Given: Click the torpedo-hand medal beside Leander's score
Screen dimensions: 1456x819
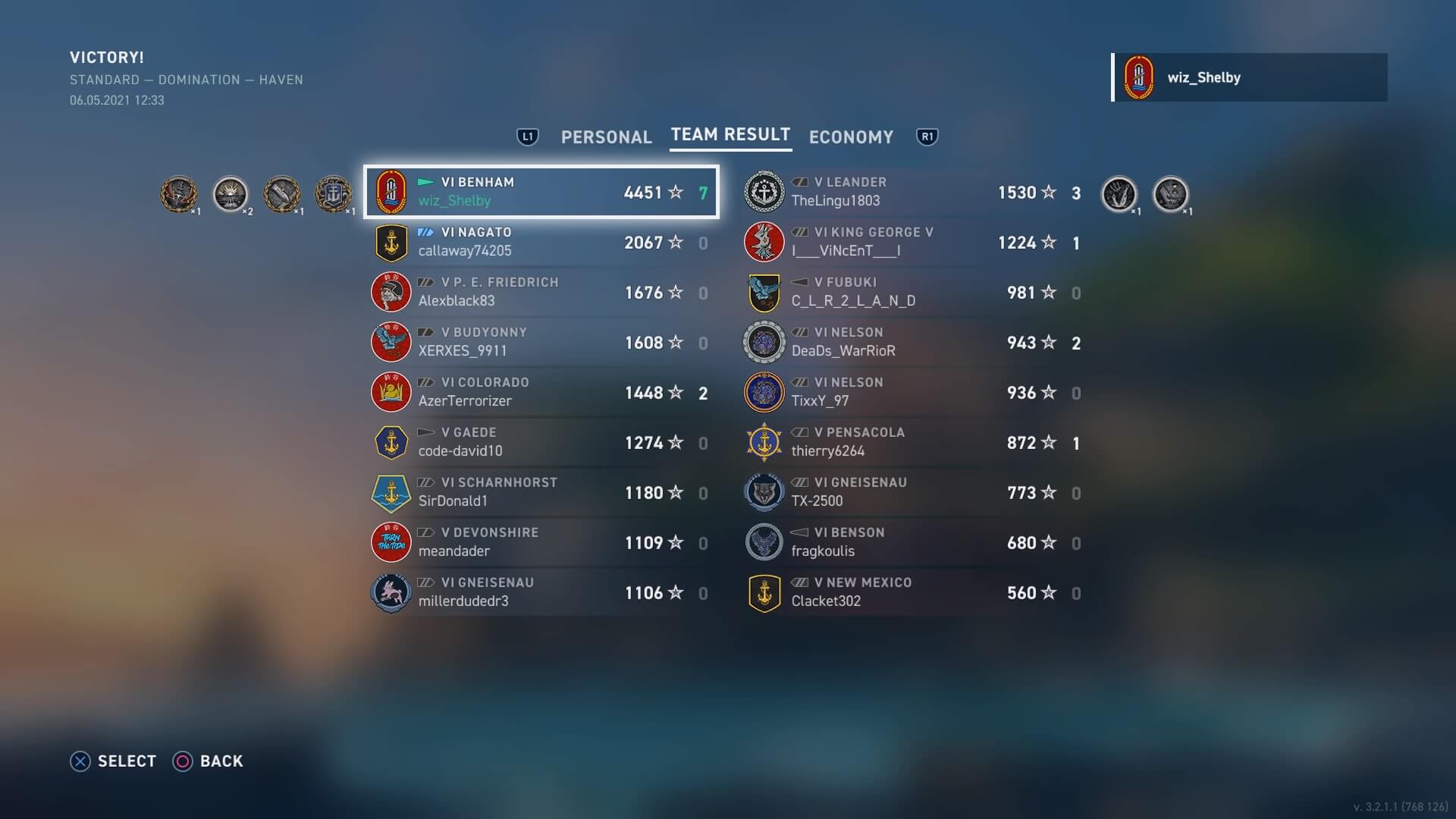Looking at the screenshot, I should [x=1119, y=193].
